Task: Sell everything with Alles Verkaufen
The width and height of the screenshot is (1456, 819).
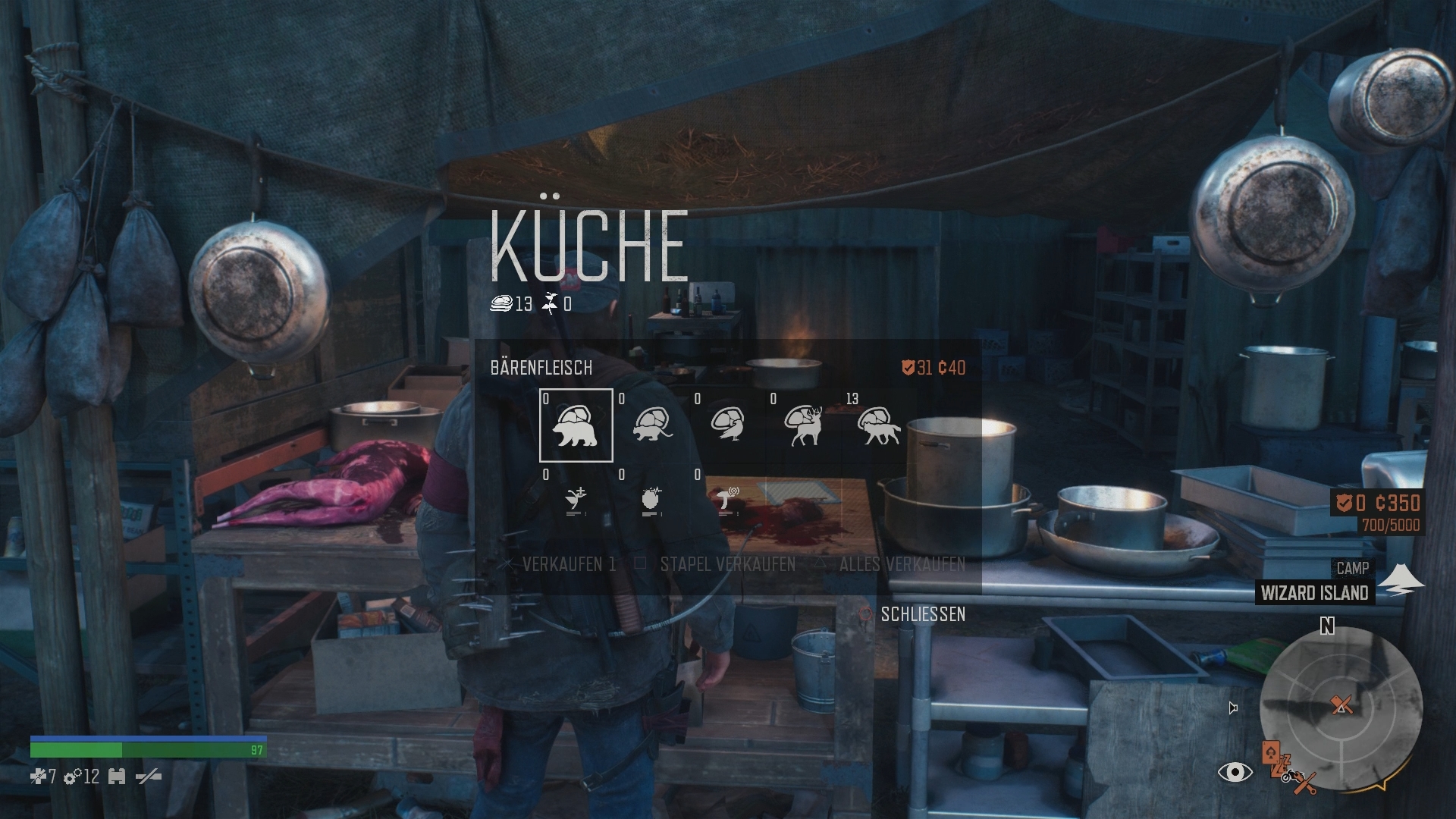Action: [x=891, y=564]
